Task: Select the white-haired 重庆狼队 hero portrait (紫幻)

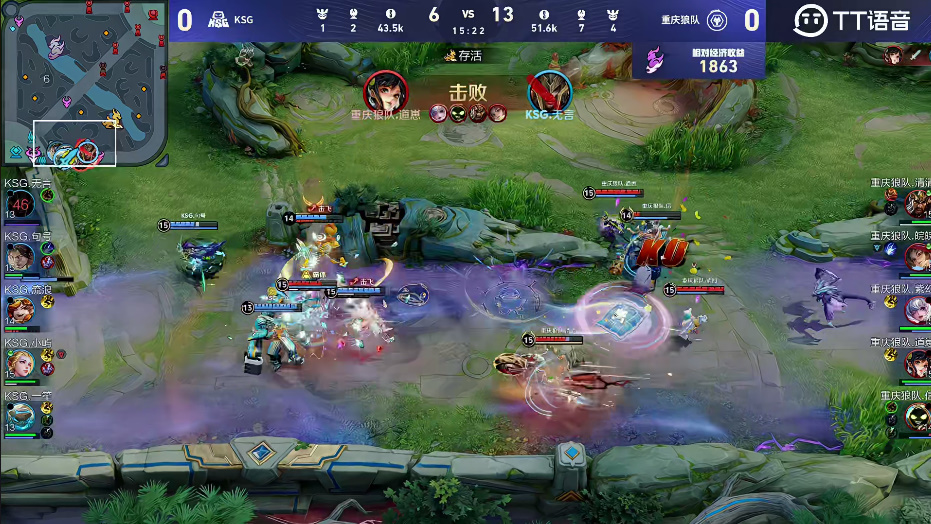Action: tap(916, 310)
